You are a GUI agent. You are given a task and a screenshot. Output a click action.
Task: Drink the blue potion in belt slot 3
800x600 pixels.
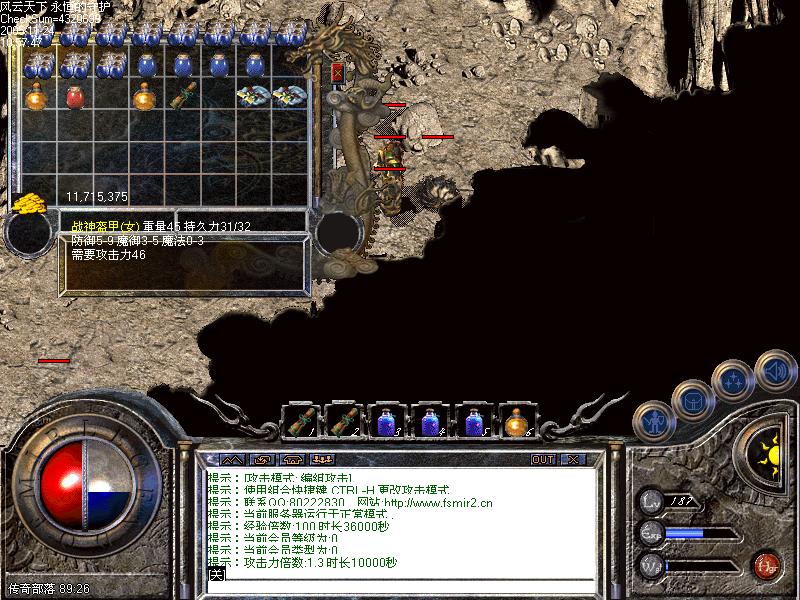pyautogui.click(x=387, y=421)
